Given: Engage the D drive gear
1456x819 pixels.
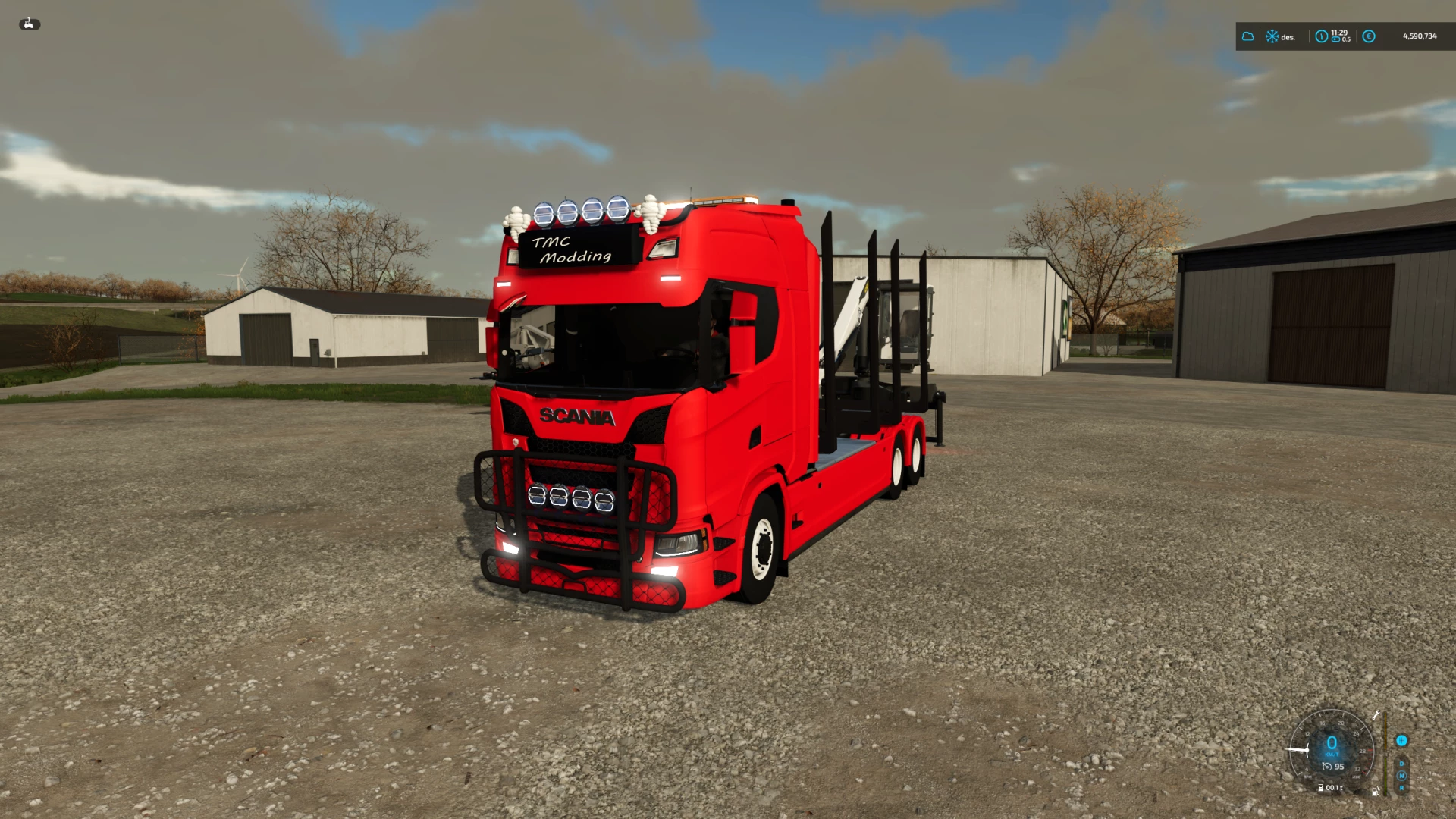Looking at the screenshot, I should pos(1401,764).
